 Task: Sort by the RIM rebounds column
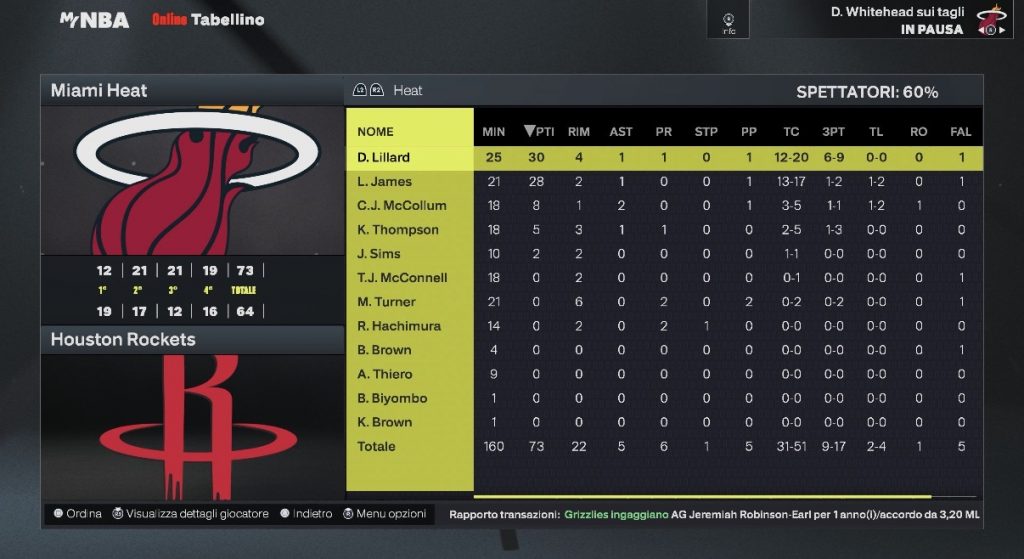[x=578, y=131]
